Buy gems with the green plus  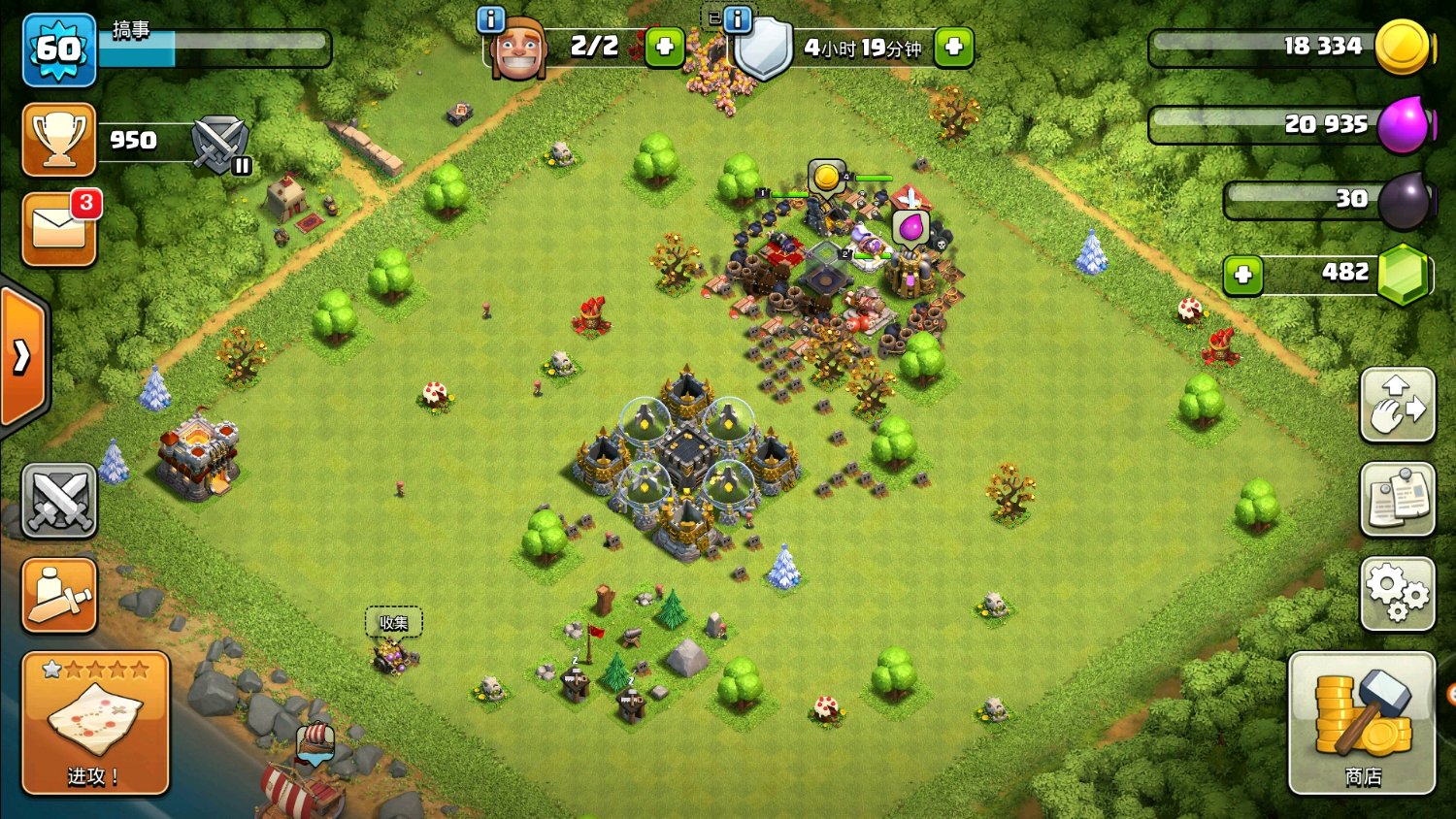(x=1243, y=275)
